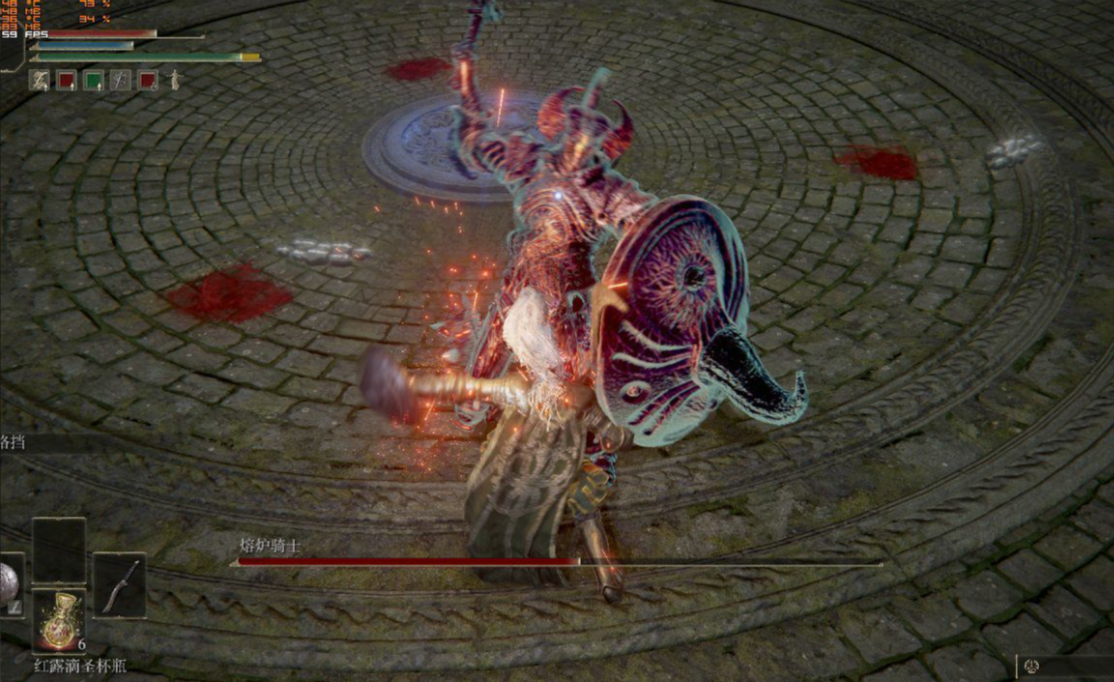The image size is (1114, 682).
Task: Click the pale standing figure status icon
Action: tap(175, 80)
